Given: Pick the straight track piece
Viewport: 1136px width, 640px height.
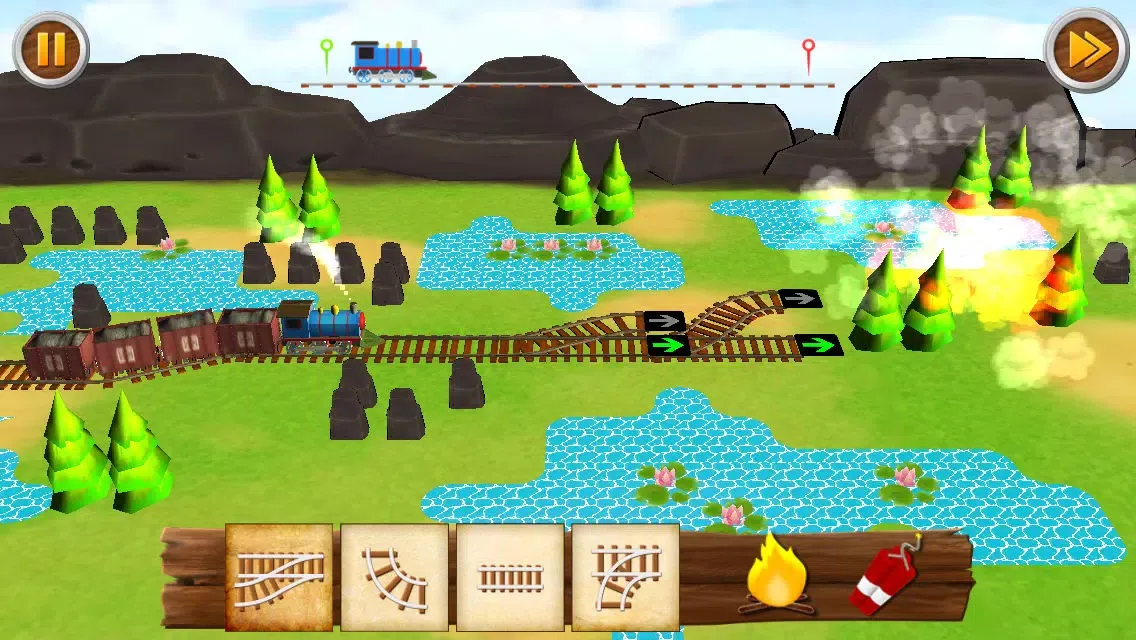Looking at the screenshot, I should click(x=510, y=577).
